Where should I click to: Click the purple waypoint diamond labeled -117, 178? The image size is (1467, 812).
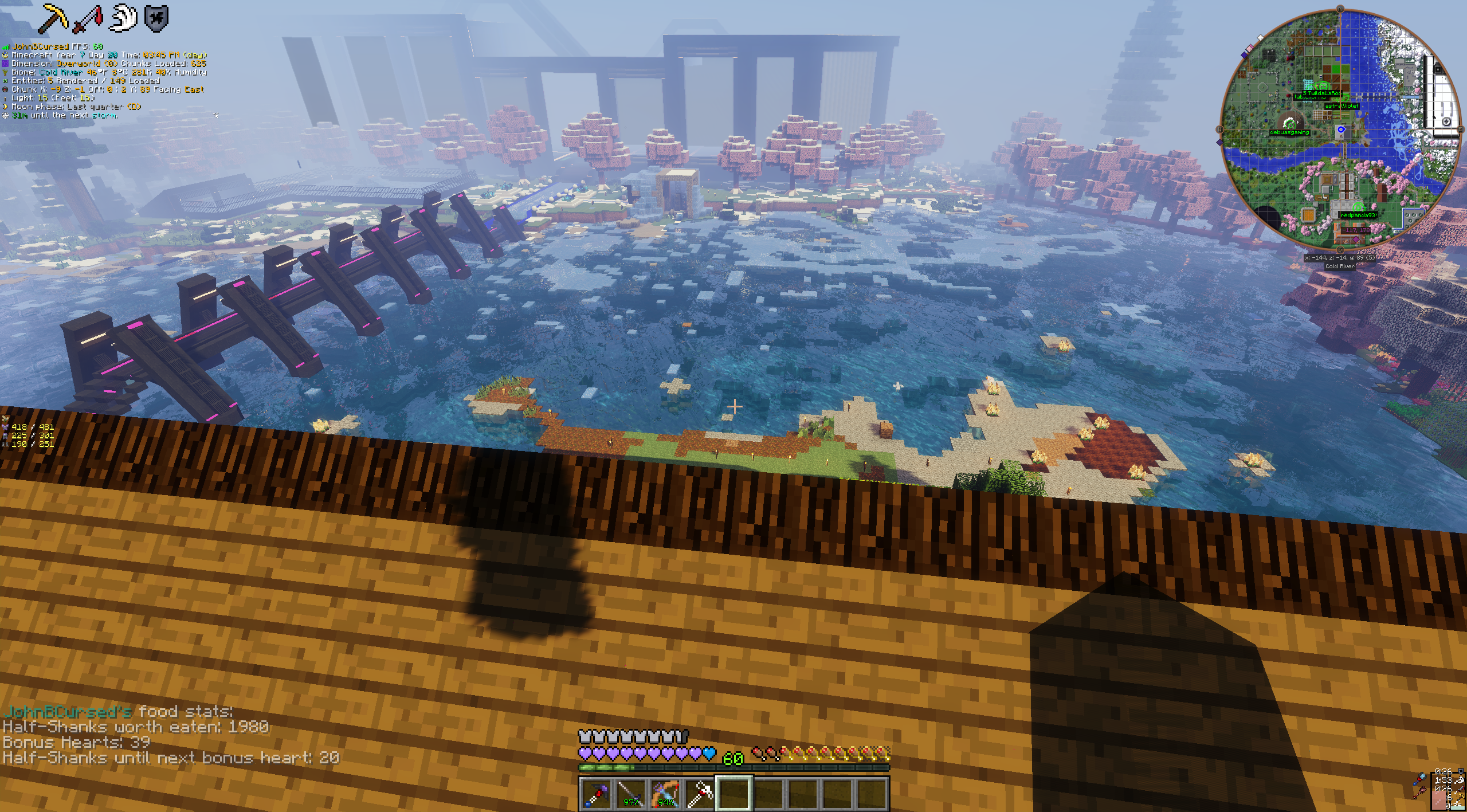1356,238
